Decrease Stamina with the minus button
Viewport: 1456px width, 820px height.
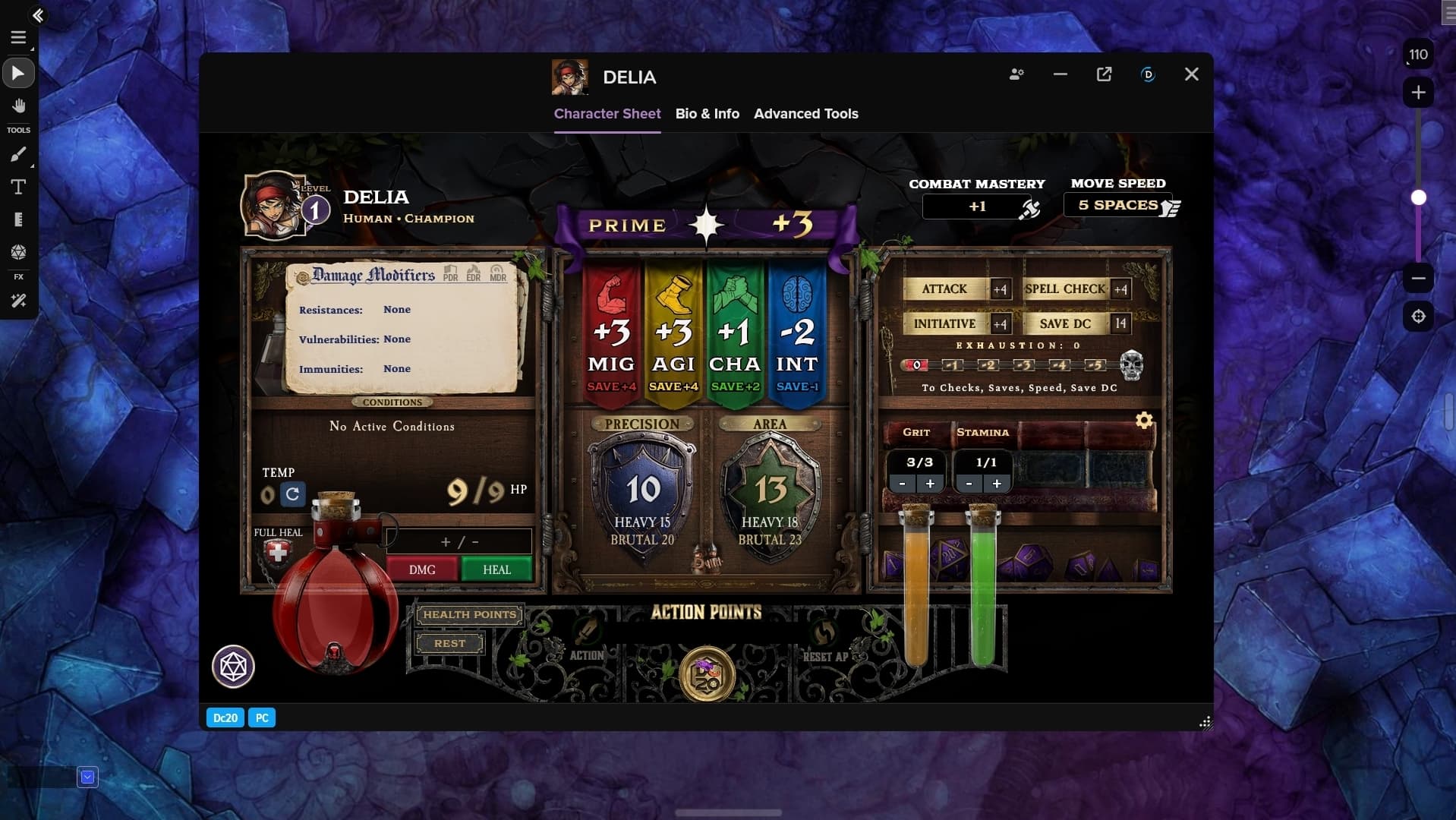[969, 484]
